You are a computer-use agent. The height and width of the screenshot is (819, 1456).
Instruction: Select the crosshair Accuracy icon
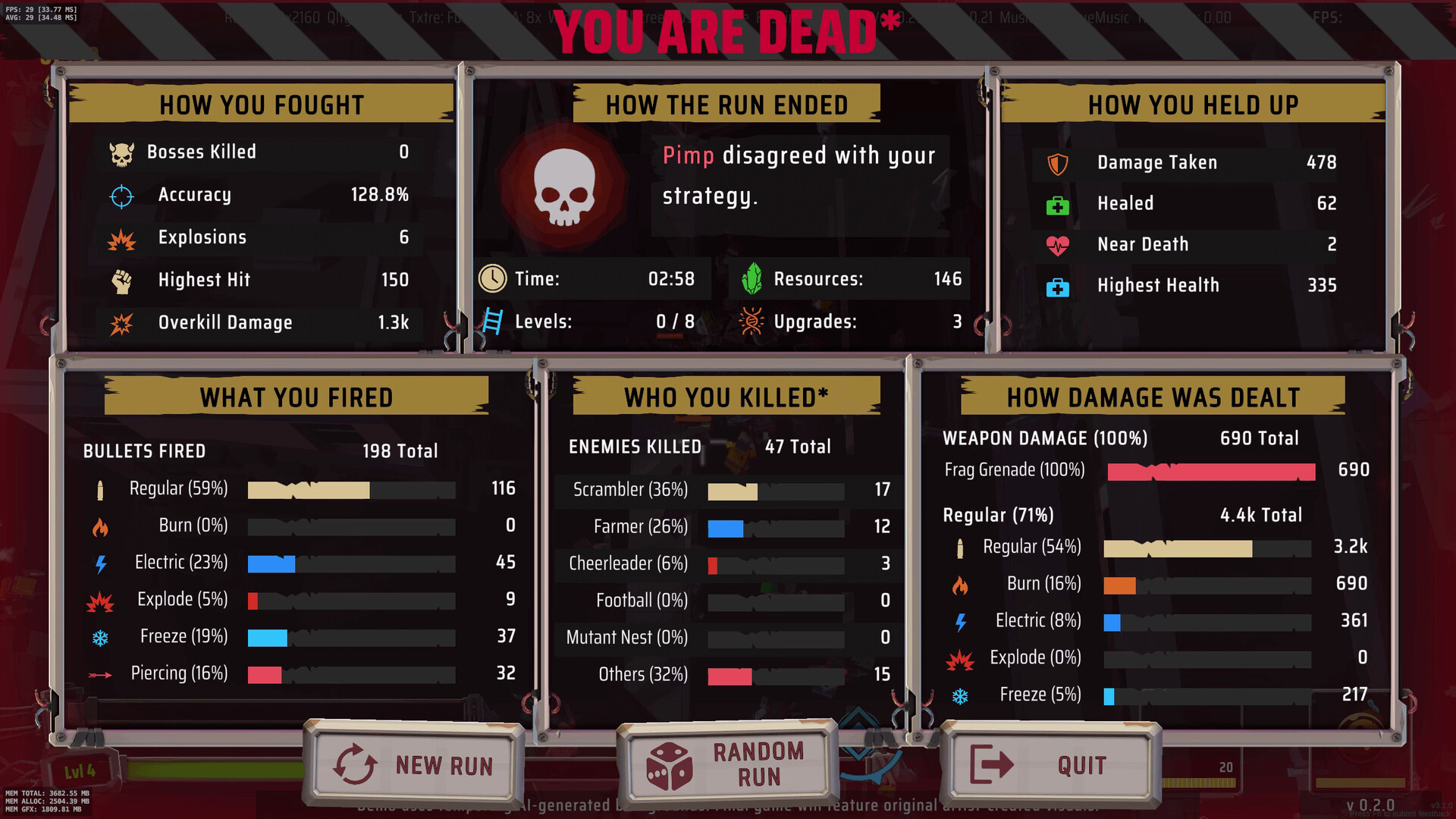pyautogui.click(x=121, y=195)
